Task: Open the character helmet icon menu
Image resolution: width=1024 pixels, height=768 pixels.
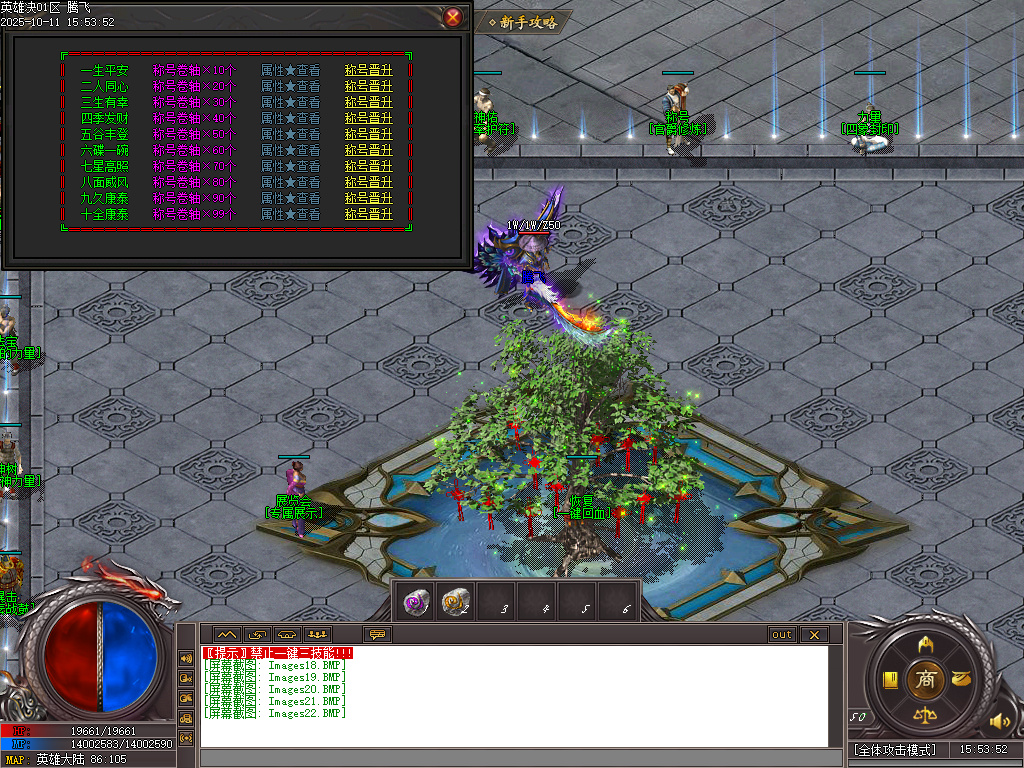Action: (x=926, y=643)
